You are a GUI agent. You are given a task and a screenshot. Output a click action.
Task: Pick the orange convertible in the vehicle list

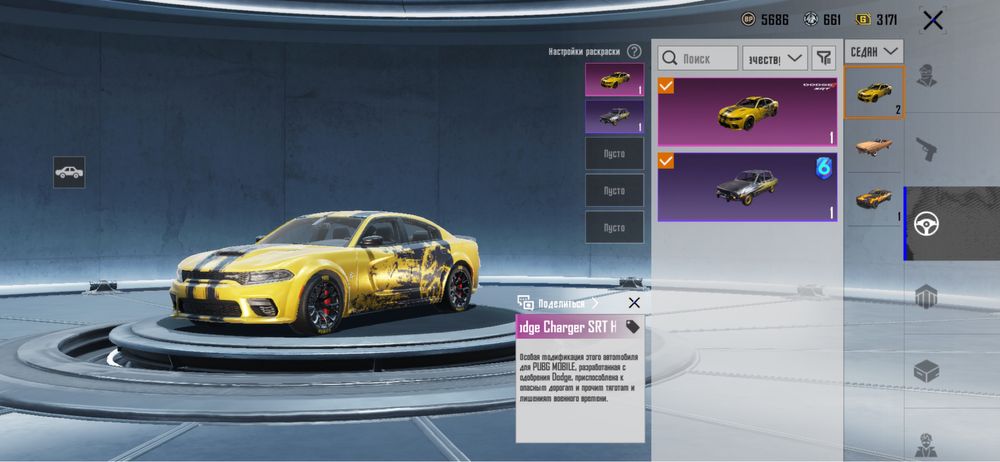(x=874, y=146)
